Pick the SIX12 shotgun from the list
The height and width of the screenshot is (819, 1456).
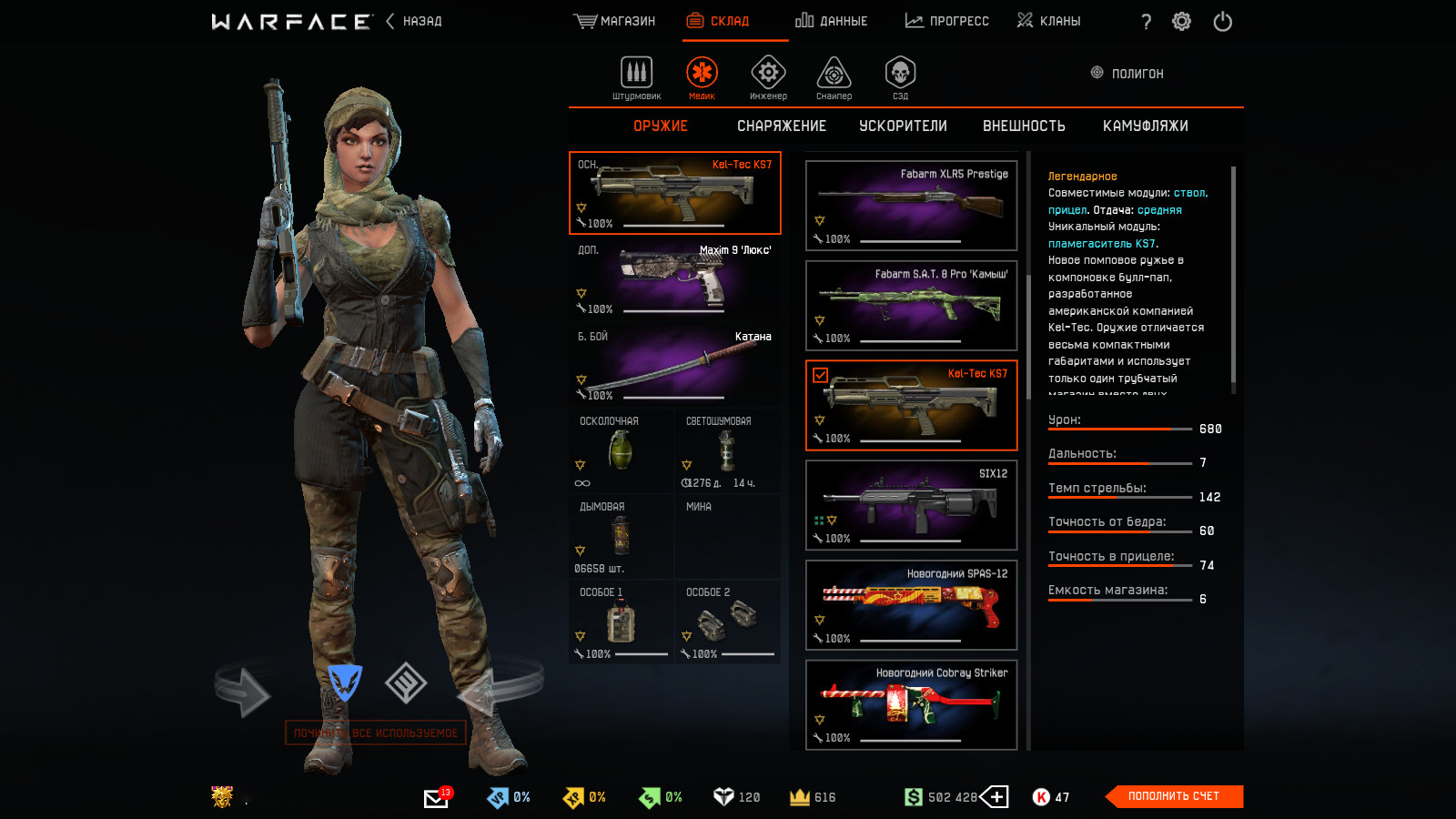tap(911, 505)
